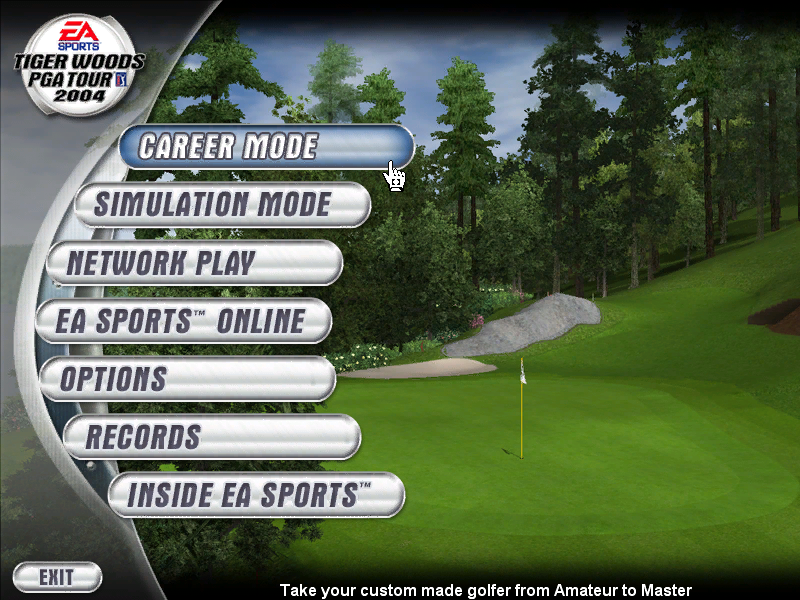Open Inside EA Sports
The height and width of the screenshot is (600, 800).
256,495
